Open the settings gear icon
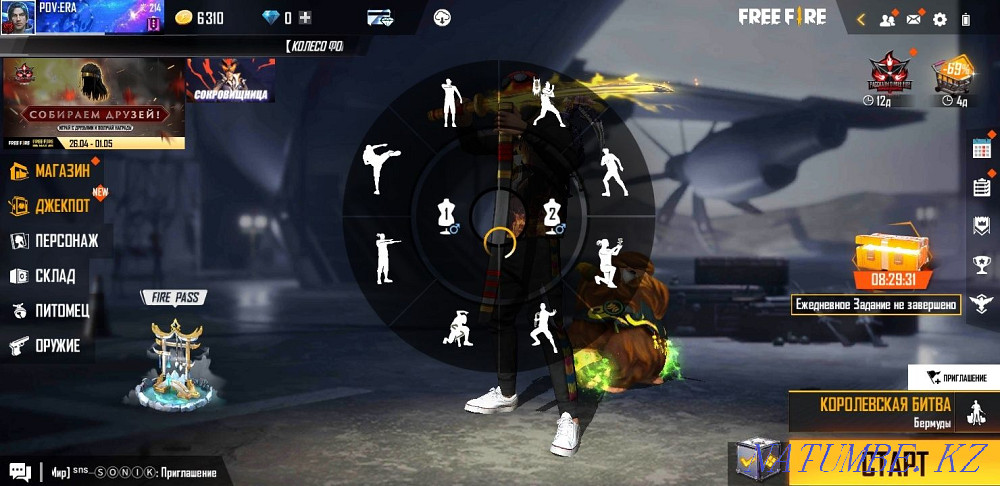 tap(939, 19)
